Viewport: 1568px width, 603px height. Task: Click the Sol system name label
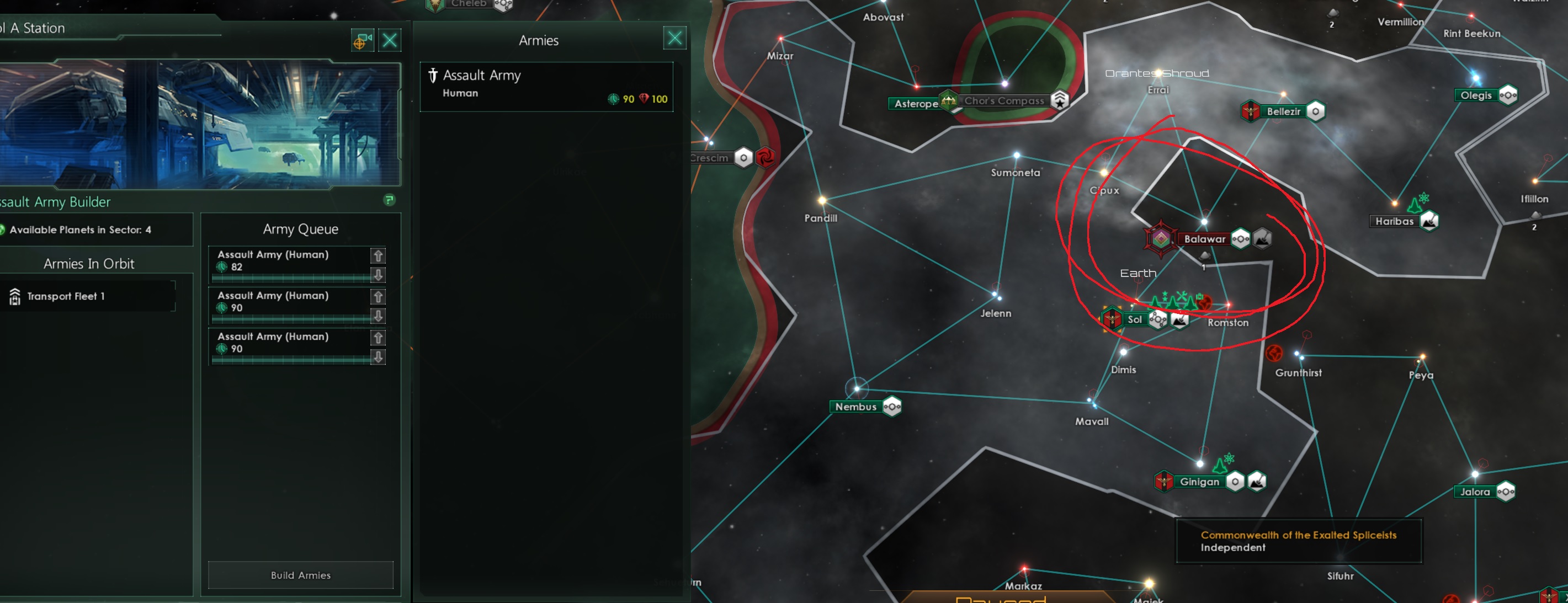(1135, 320)
